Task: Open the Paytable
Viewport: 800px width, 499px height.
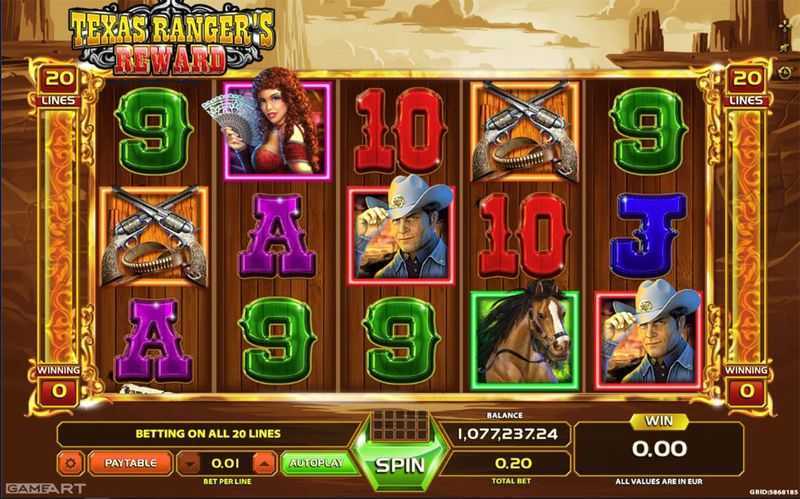Action: (x=130, y=463)
